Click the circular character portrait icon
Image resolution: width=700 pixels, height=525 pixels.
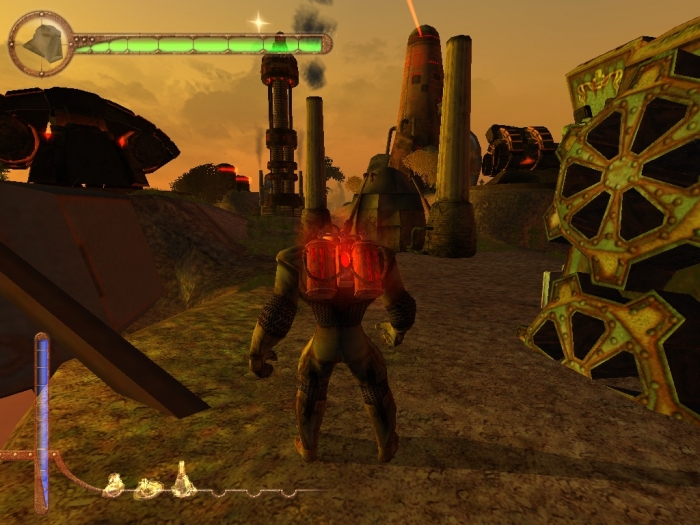tap(41, 43)
